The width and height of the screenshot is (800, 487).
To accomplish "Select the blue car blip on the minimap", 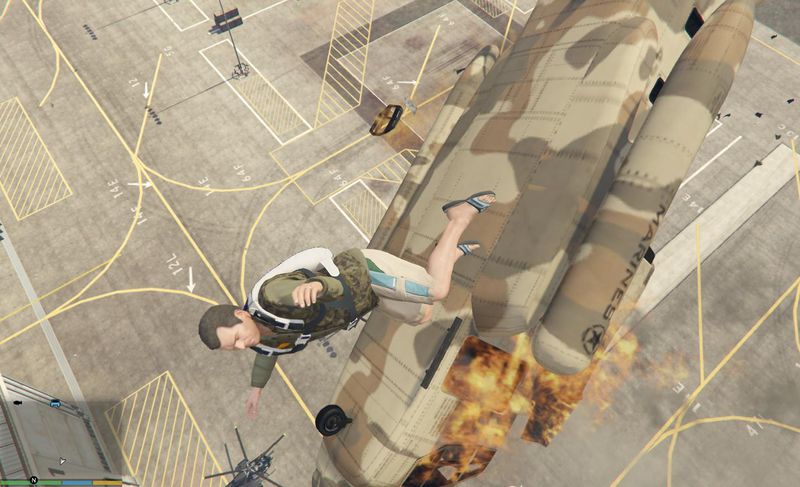I will (x=55, y=404).
